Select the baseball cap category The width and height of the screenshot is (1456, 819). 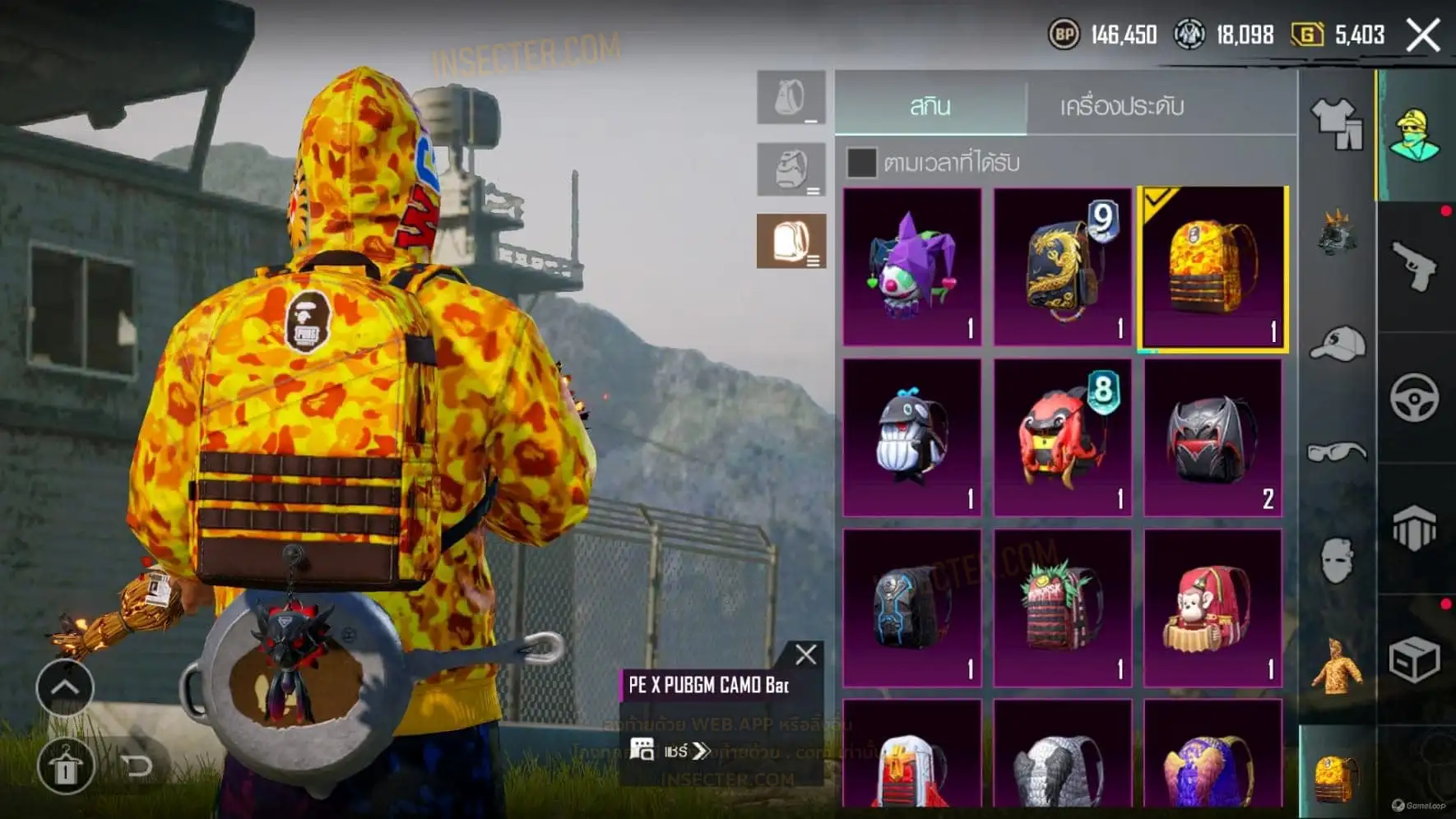pos(1337,344)
